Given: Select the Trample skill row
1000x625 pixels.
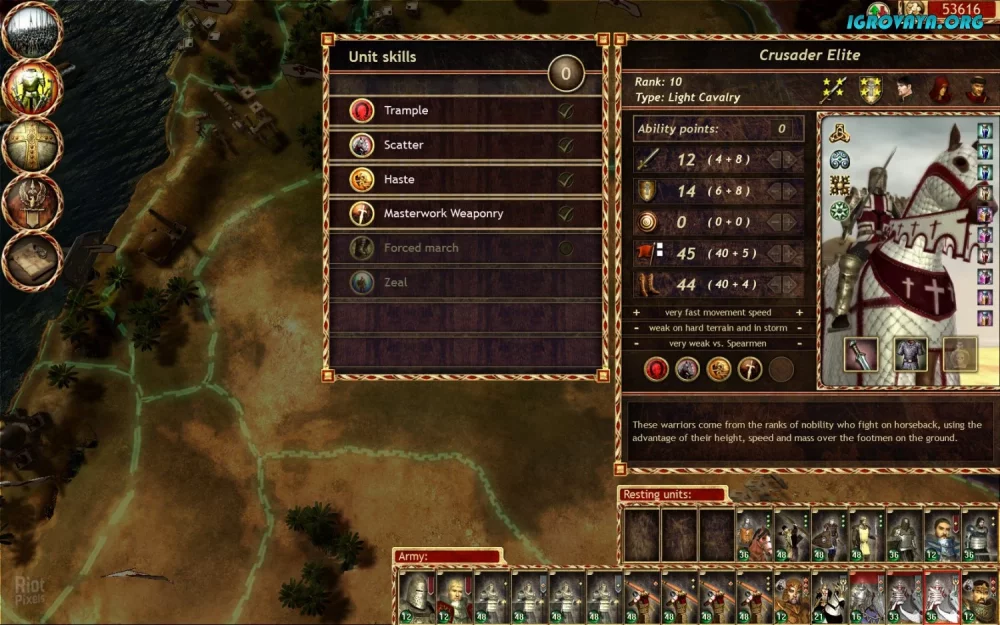Looking at the screenshot, I should tap(466, 111).
